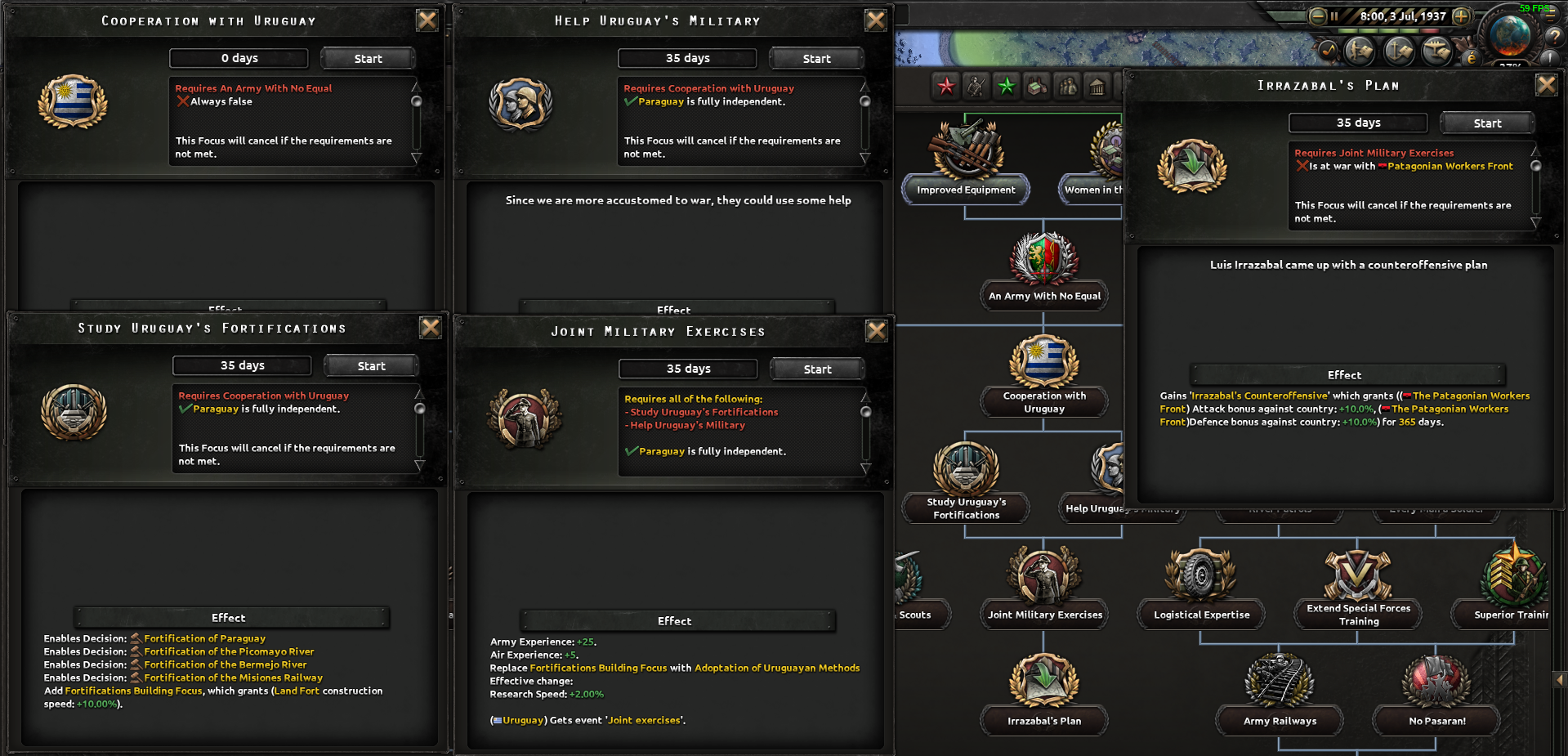Click the factory construction toolbar icon
This screenshot has width=1568, height=756.
click(x=1037, y=87)
